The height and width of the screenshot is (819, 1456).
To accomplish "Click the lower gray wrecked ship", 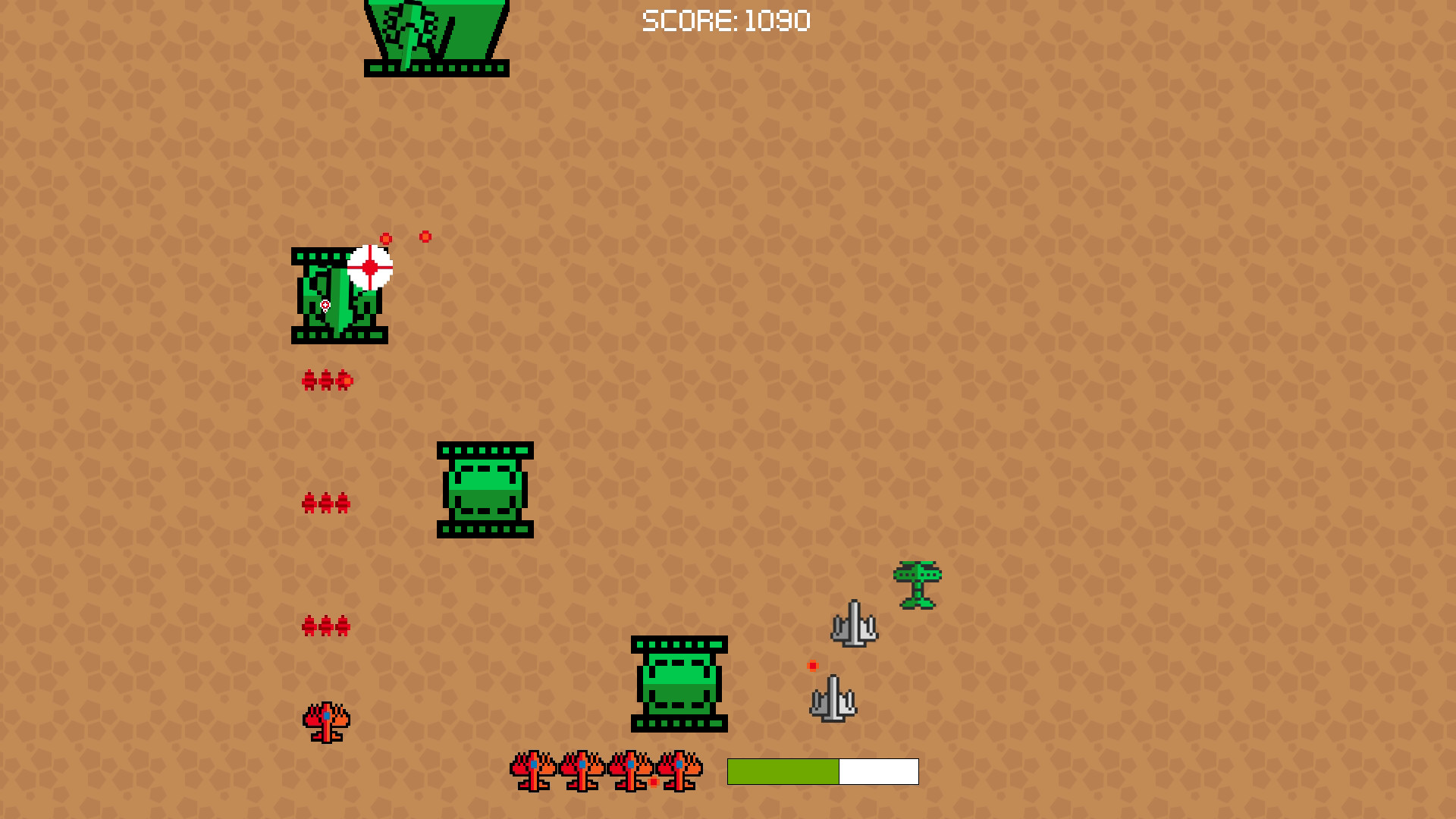I will 834,699.
